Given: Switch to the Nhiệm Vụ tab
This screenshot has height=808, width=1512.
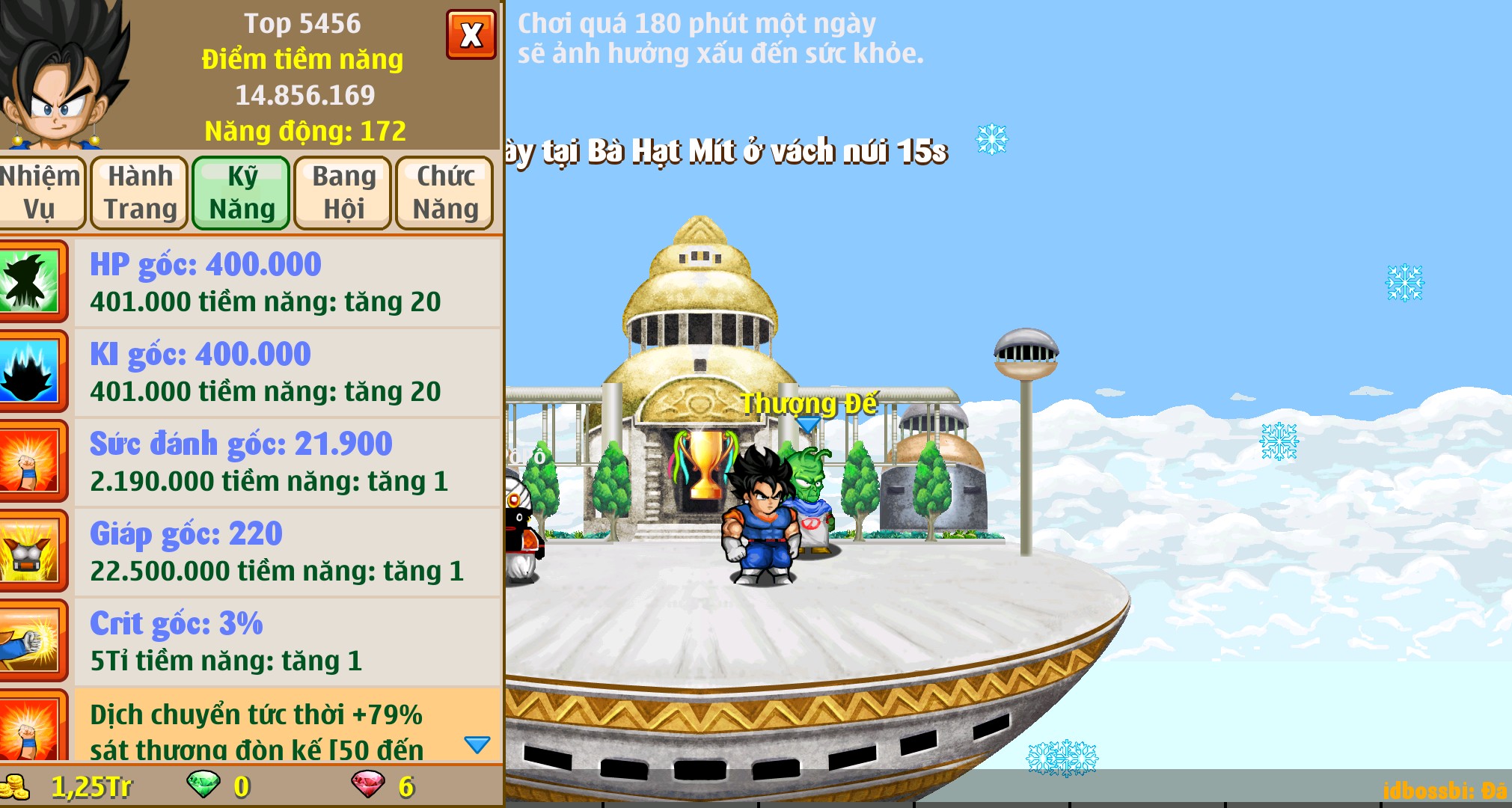Looking at the screenshot, I should [40, 192].
